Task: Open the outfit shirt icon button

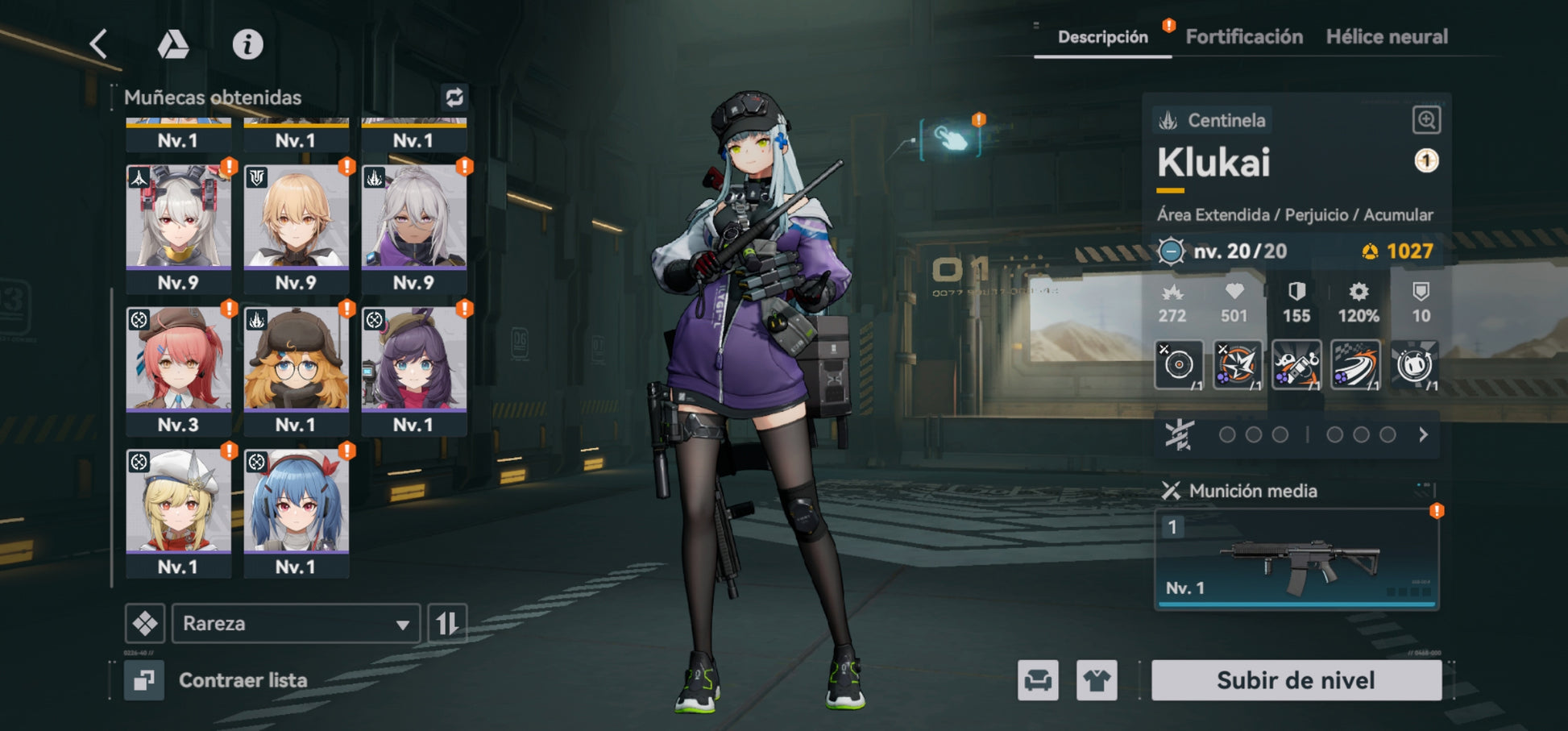Action: [x=1097, y=680]
